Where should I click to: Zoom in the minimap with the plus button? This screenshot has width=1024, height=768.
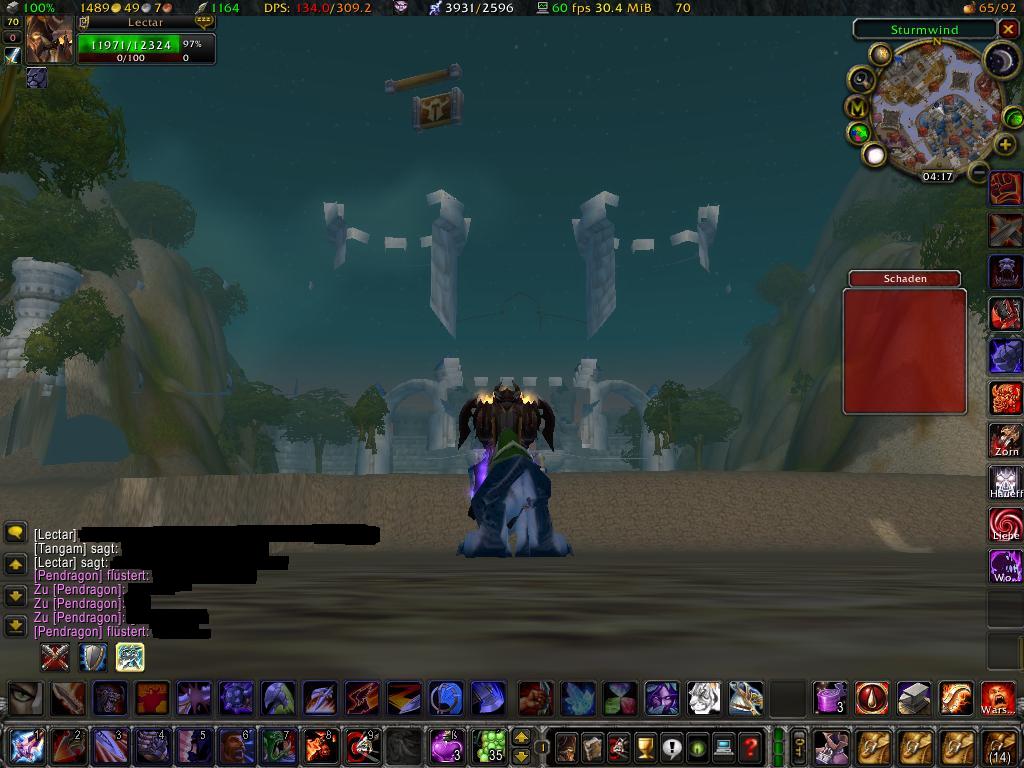pyautogui.click(x=1005, y=144)
